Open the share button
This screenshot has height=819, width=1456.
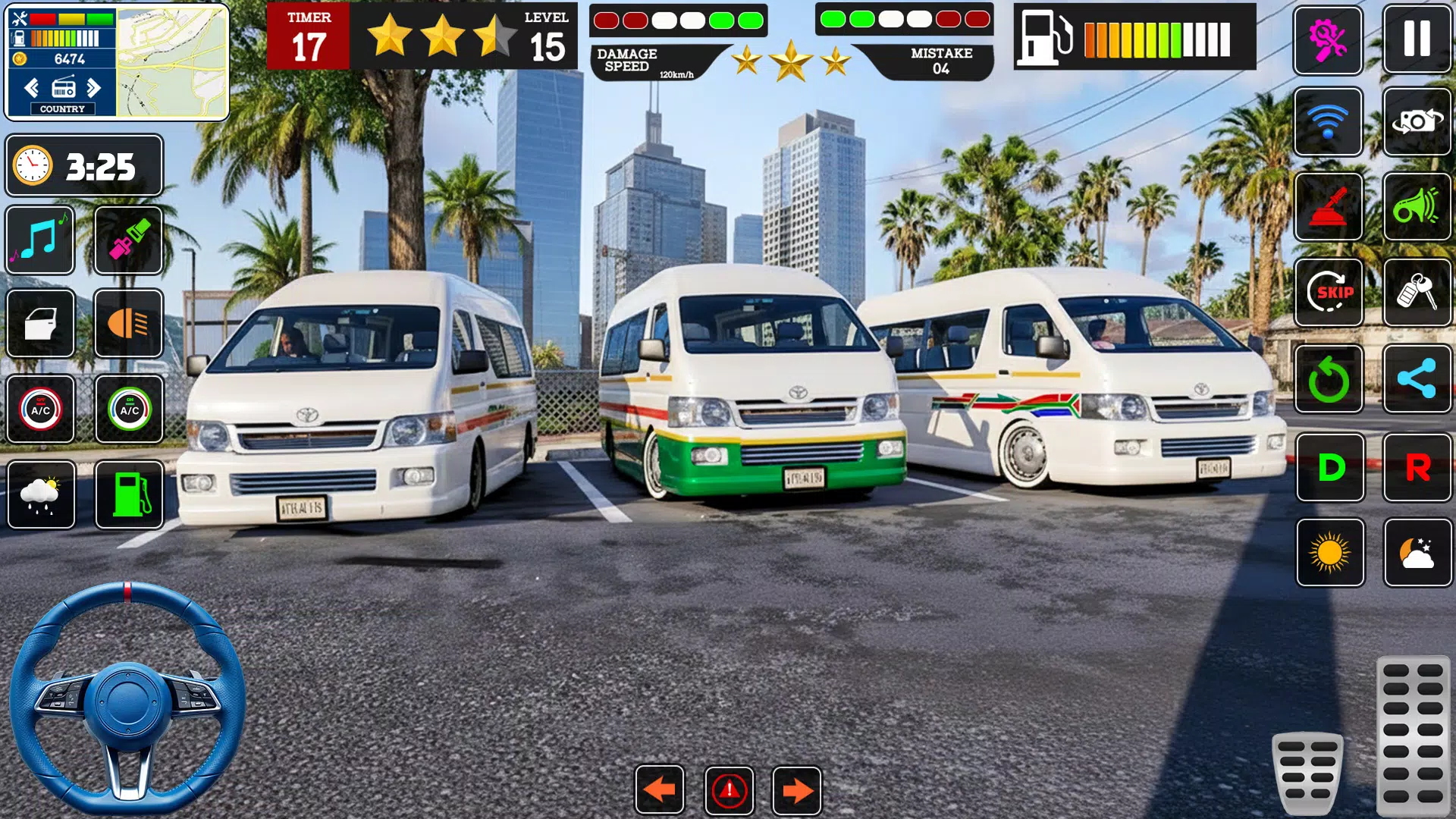pyautogui.click(x=1417, y=378)
